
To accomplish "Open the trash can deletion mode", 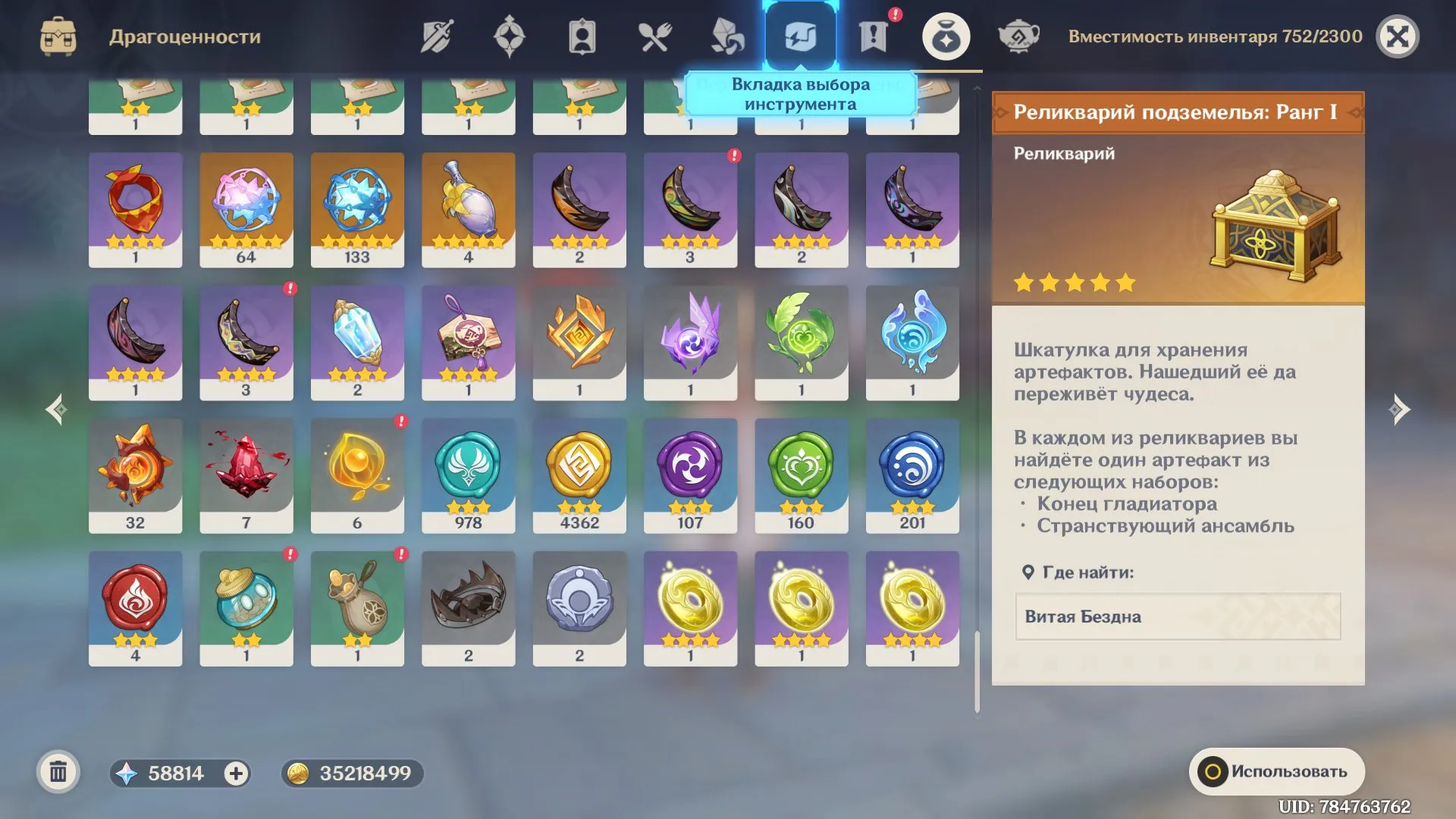I will tap(57, 773).
